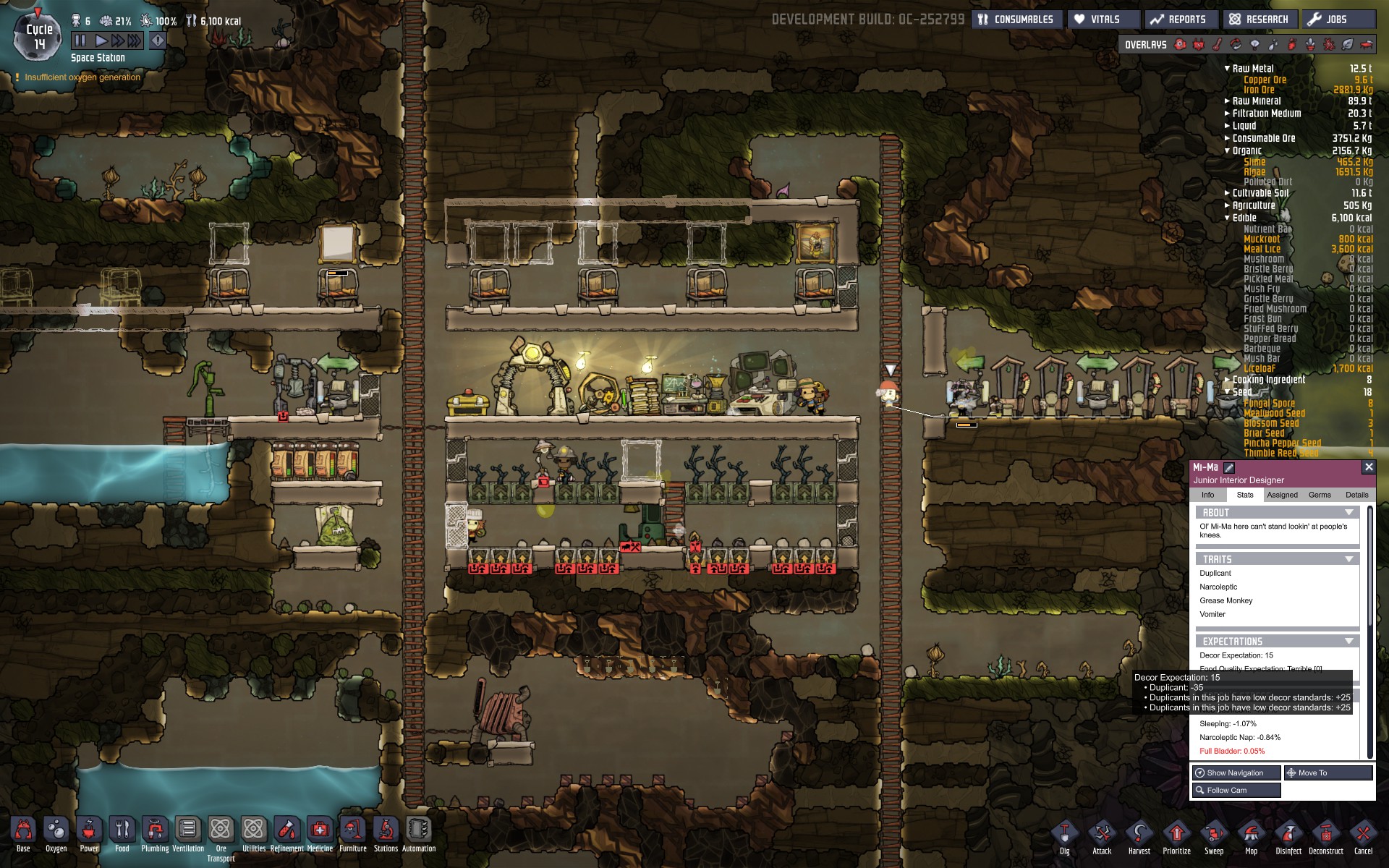Switch to the Info tab
1389x868 pixels.
(x=1207, y=495)
